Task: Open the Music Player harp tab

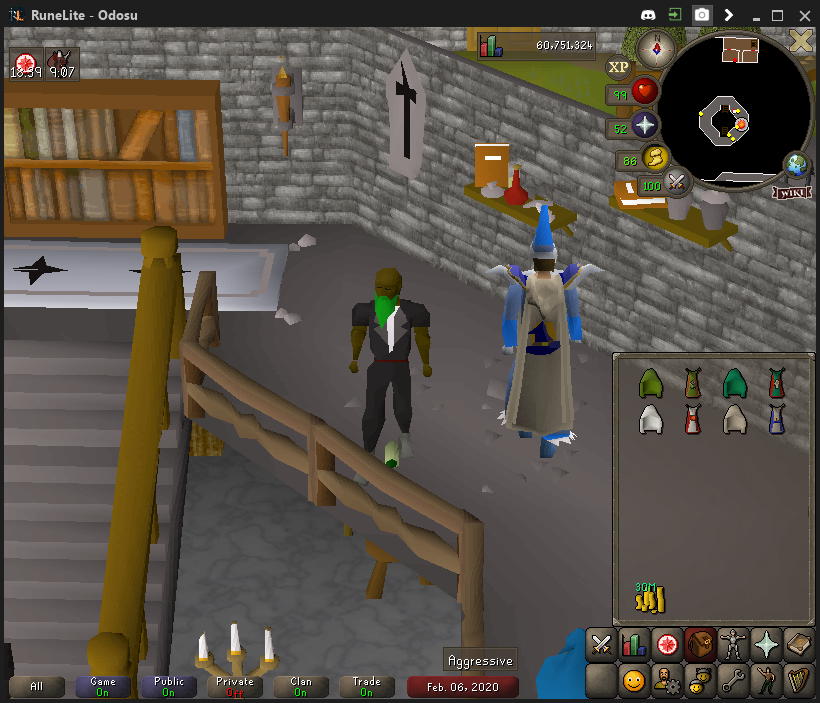Action: 799,682
